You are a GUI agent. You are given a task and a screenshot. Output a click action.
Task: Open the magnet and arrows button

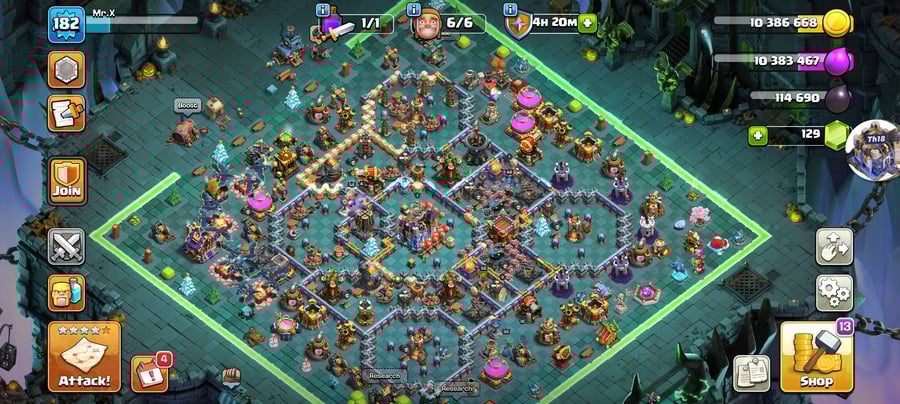834,247
